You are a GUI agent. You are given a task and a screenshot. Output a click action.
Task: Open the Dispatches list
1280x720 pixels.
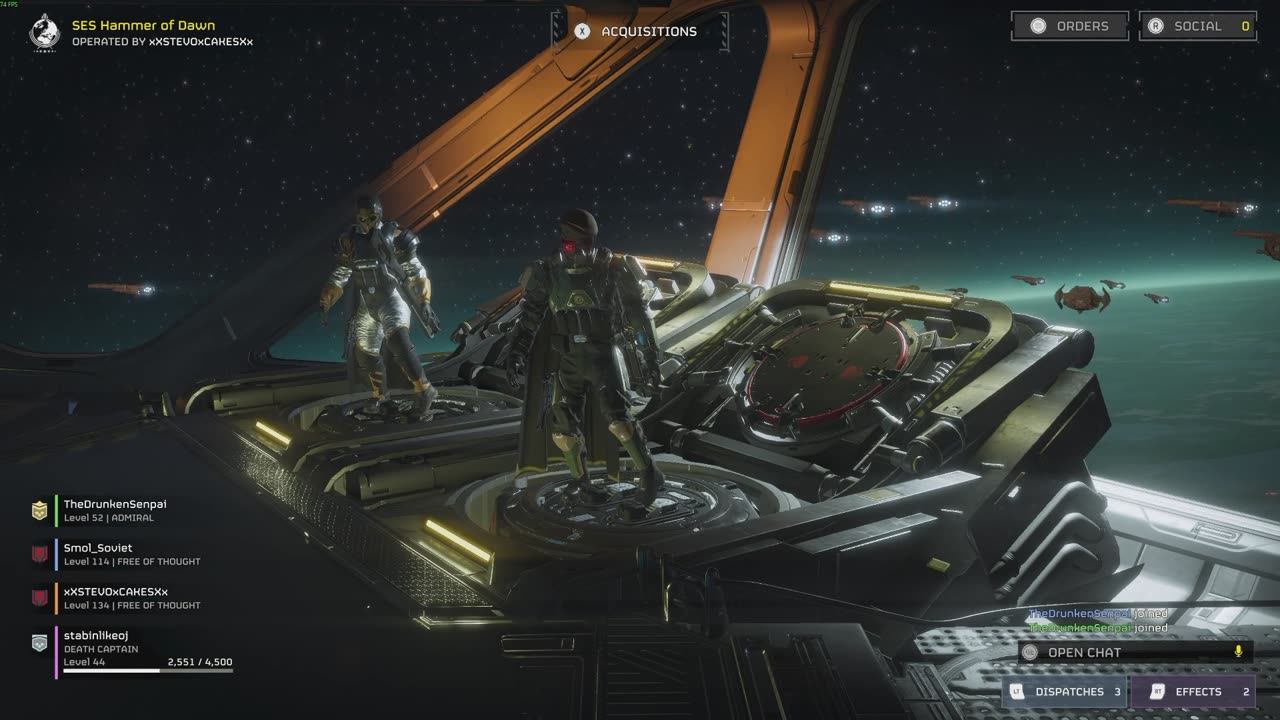[x=1064, y=691]
